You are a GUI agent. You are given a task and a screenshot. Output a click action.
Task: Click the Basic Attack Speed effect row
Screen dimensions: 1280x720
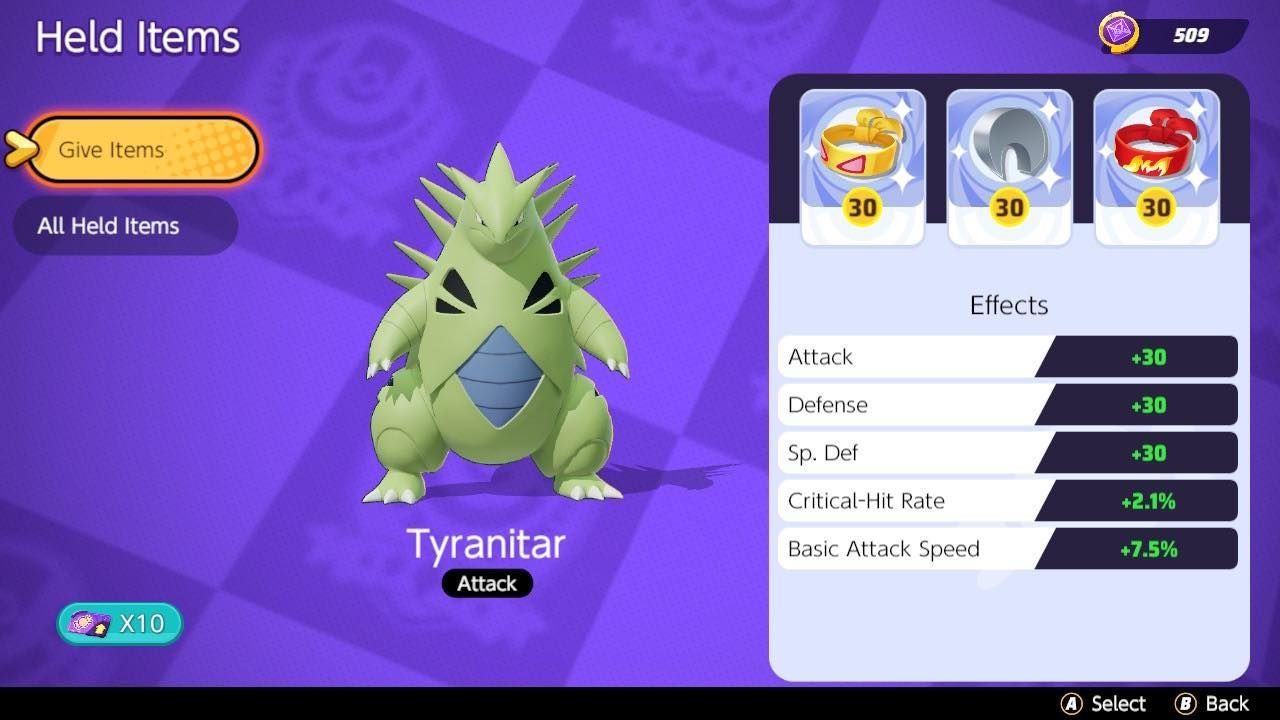pos(1007,548)
